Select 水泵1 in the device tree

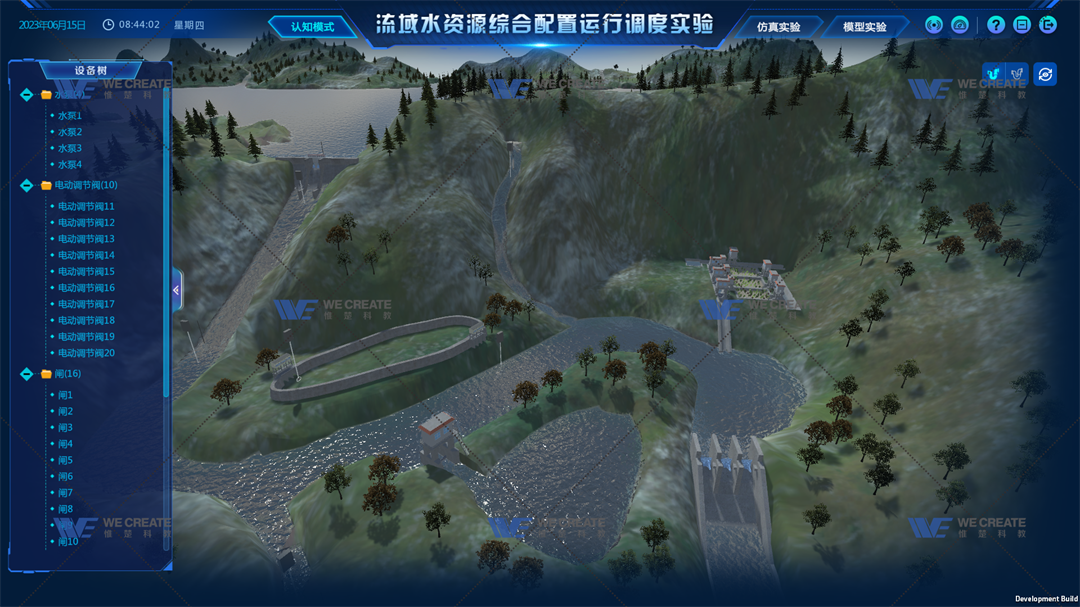coord(70,116)
